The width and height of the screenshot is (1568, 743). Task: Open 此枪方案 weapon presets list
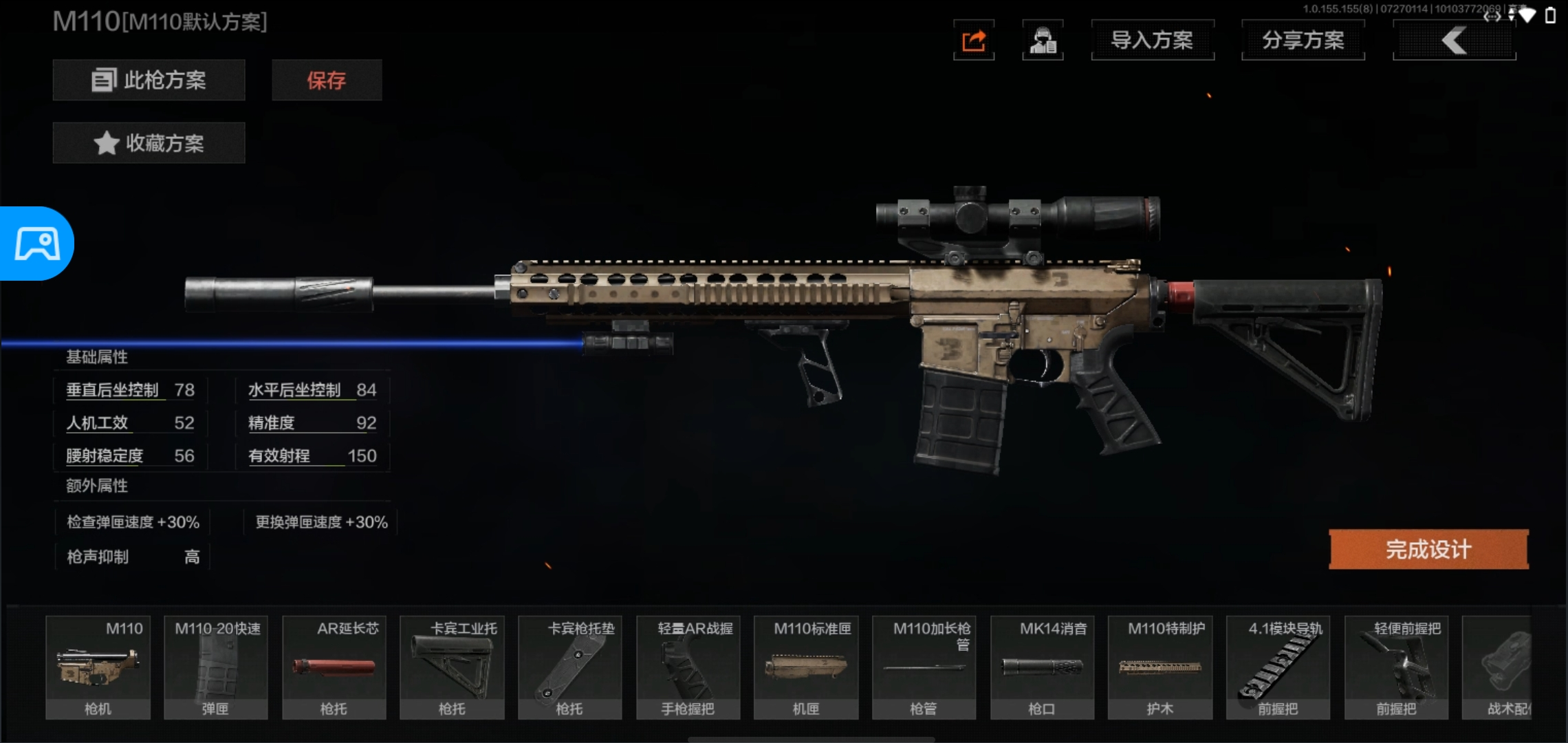tap(149, 80)
